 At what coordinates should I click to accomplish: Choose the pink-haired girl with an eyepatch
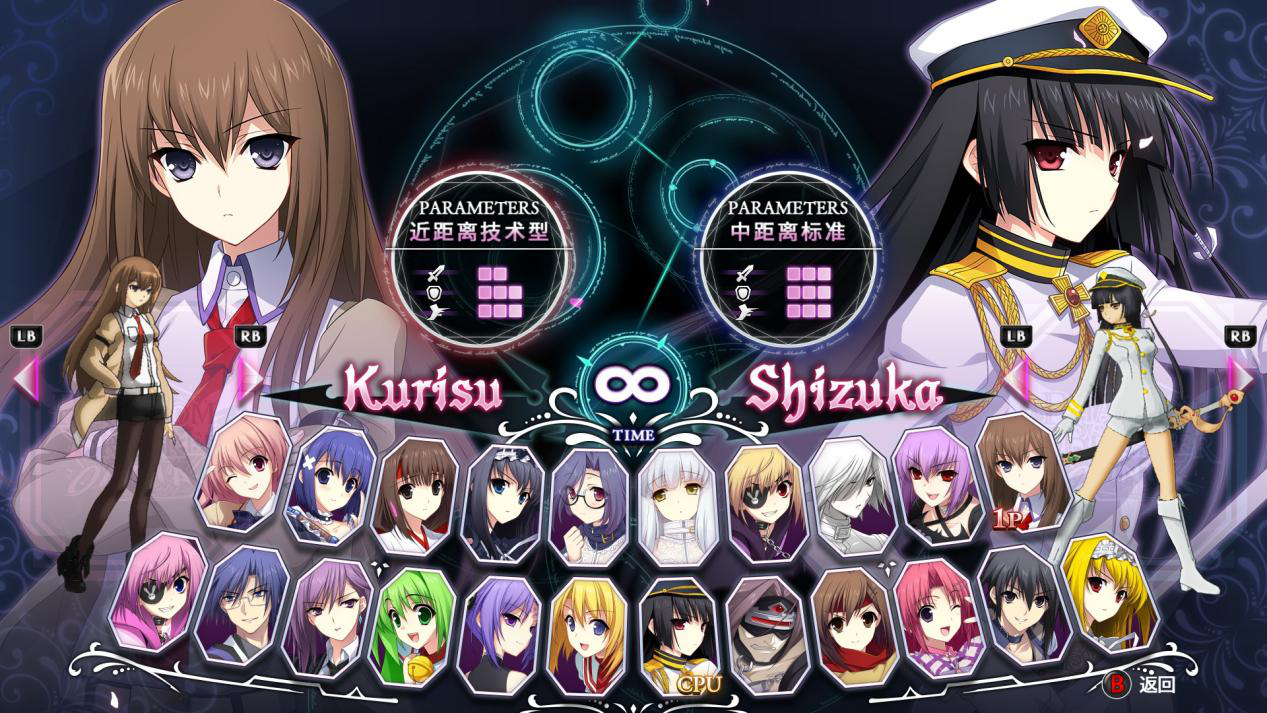point(159,591)
